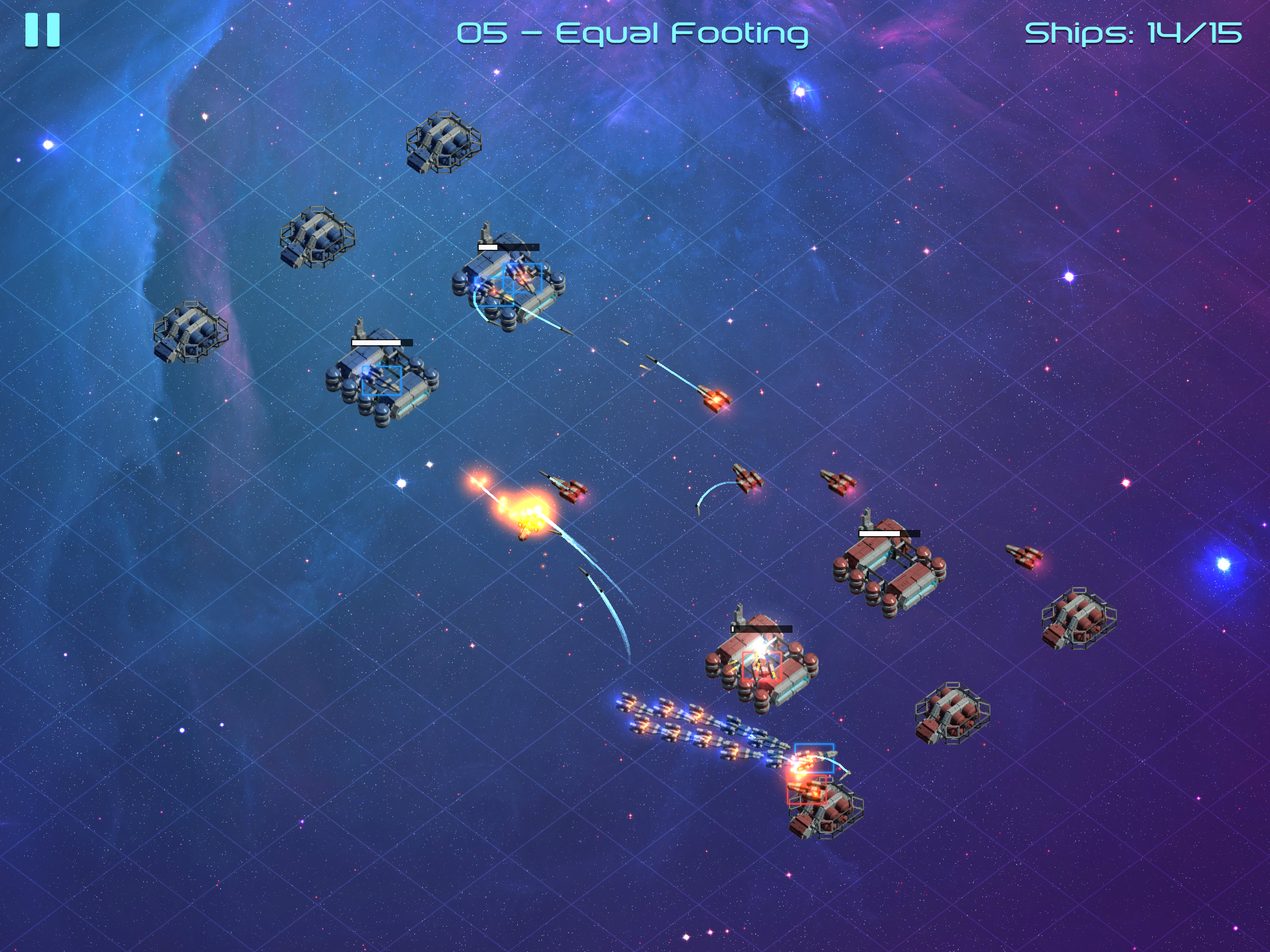
Task: Pause the game with the pause icon
Action: 43,29
